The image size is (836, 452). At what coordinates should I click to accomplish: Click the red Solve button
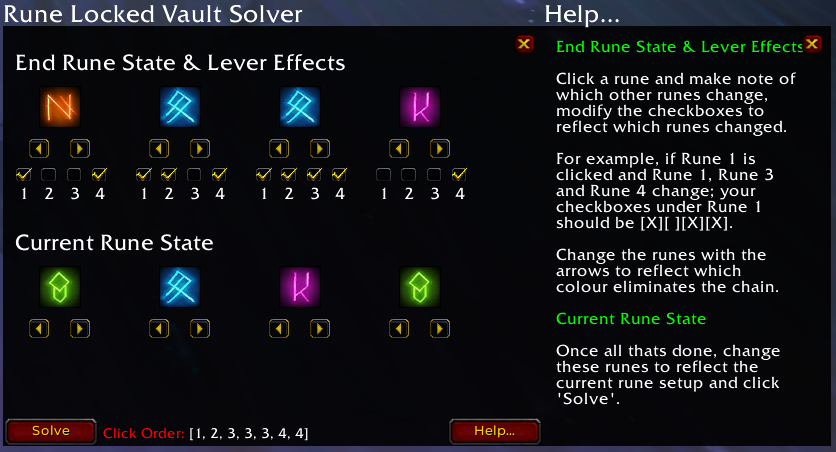[51, 431]
